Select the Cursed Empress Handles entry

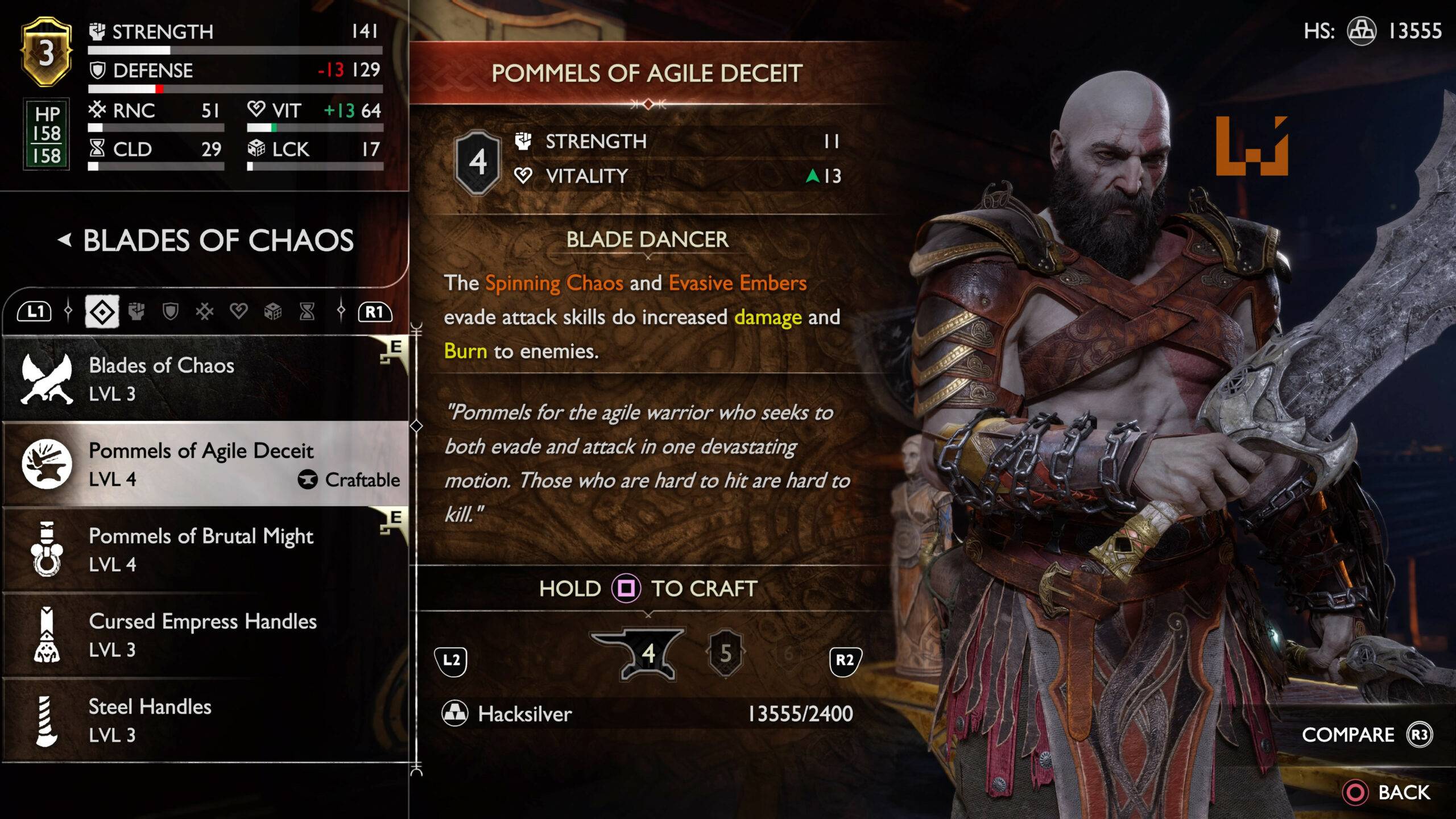point(203,635)
